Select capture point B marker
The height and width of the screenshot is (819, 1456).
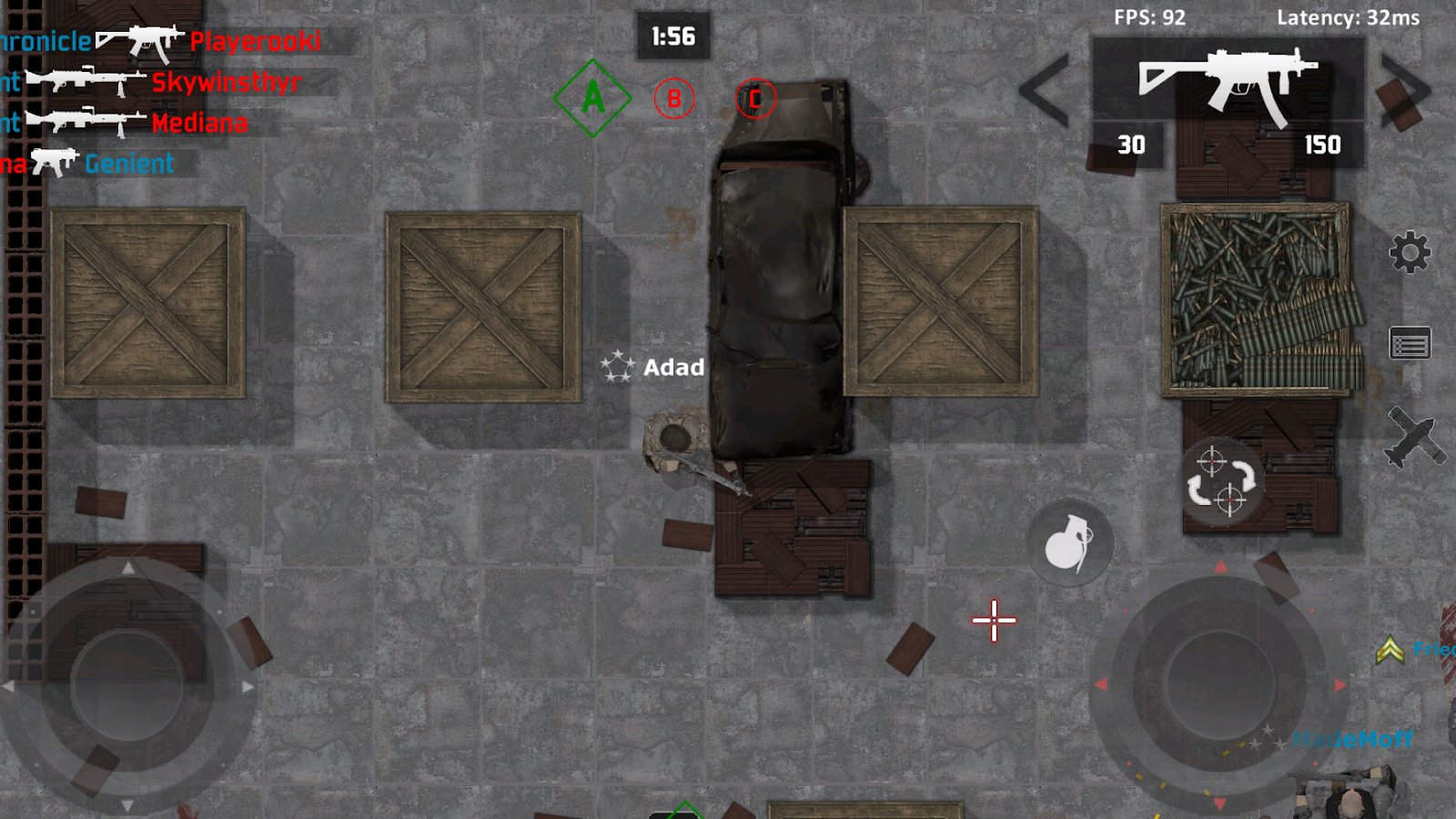[674, 98]
